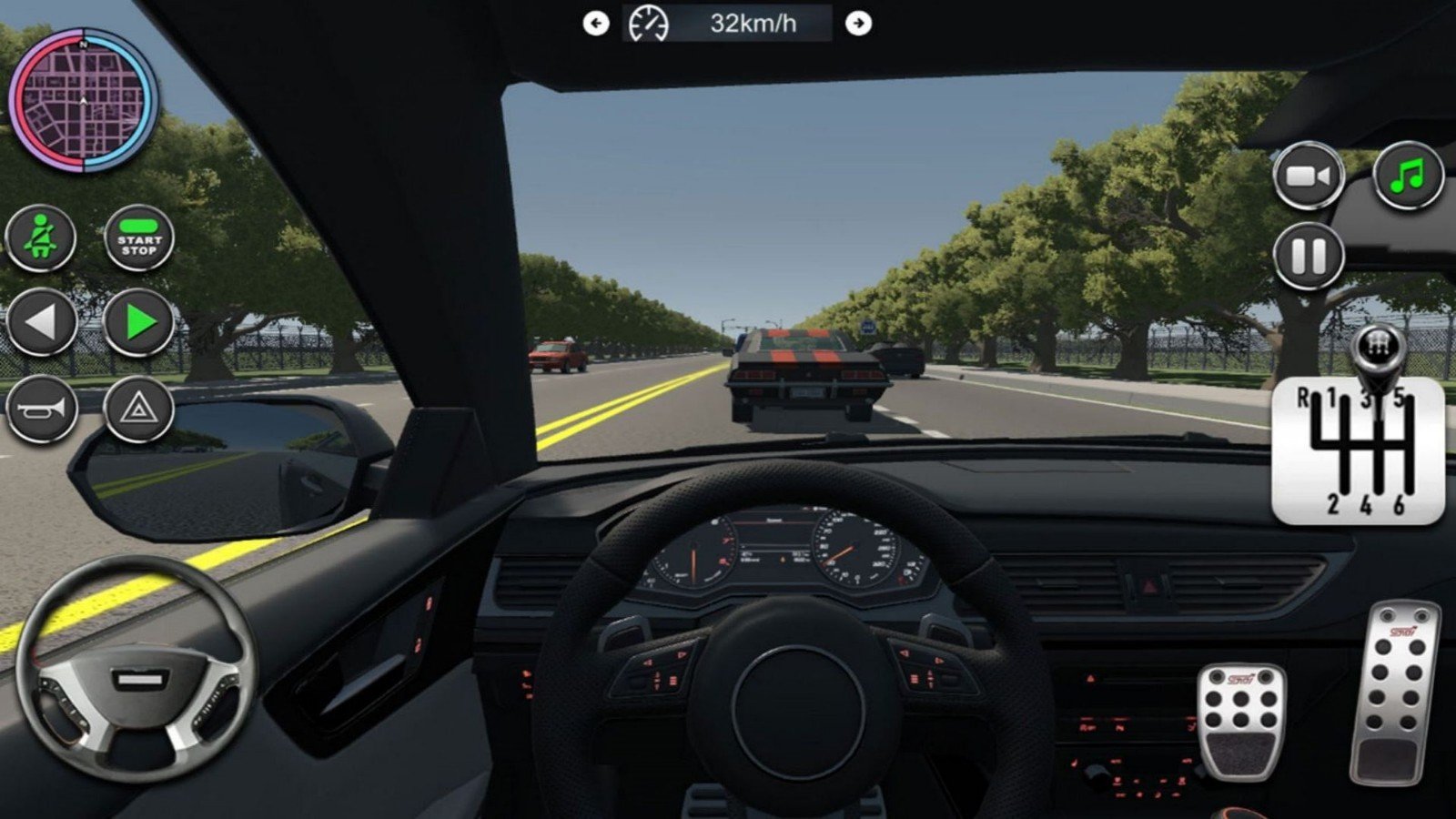The width and height of the screenshot is (1456, 819).
Task: Honk the horn button
Action: [41, 409]
